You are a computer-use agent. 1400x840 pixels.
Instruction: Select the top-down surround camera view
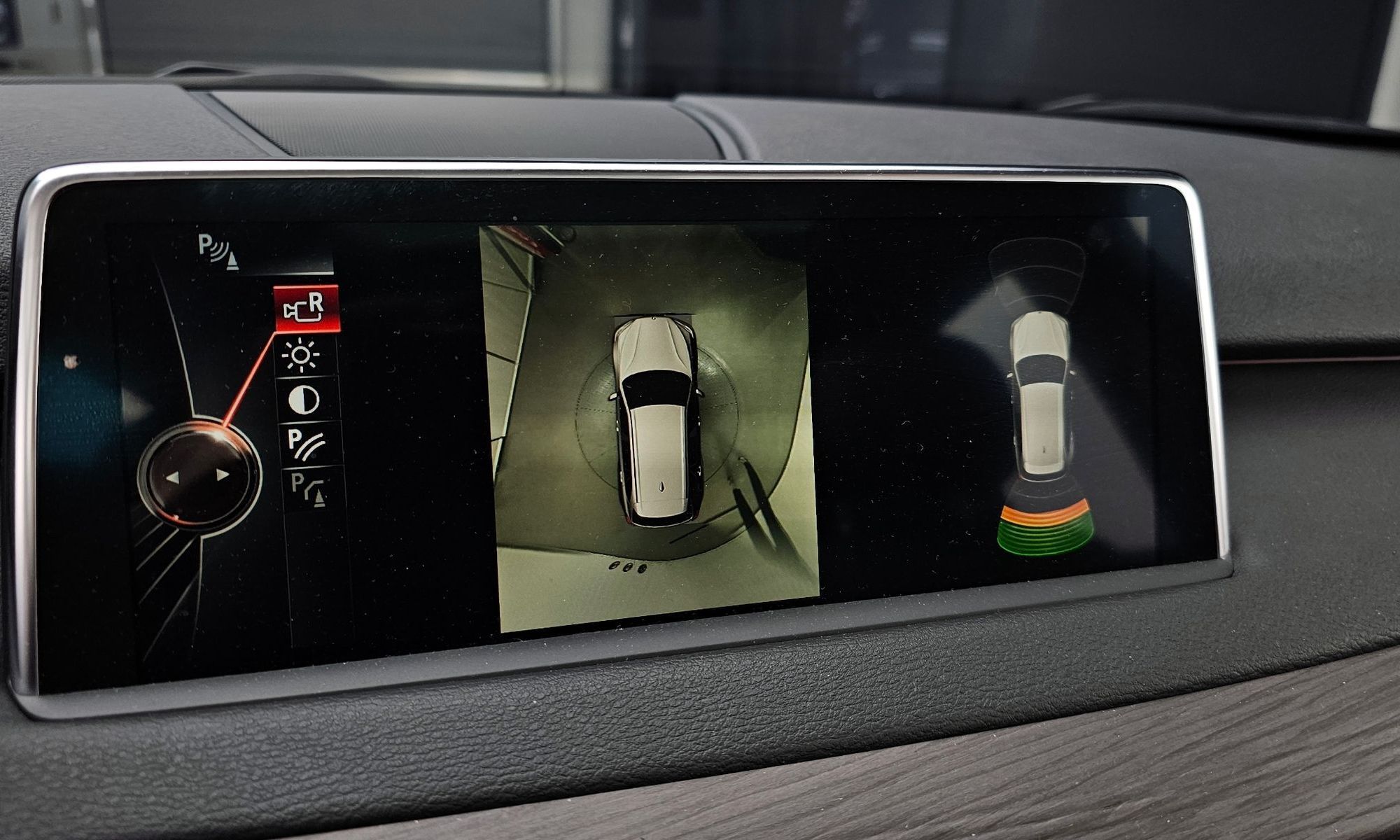(x=656, y=426)
